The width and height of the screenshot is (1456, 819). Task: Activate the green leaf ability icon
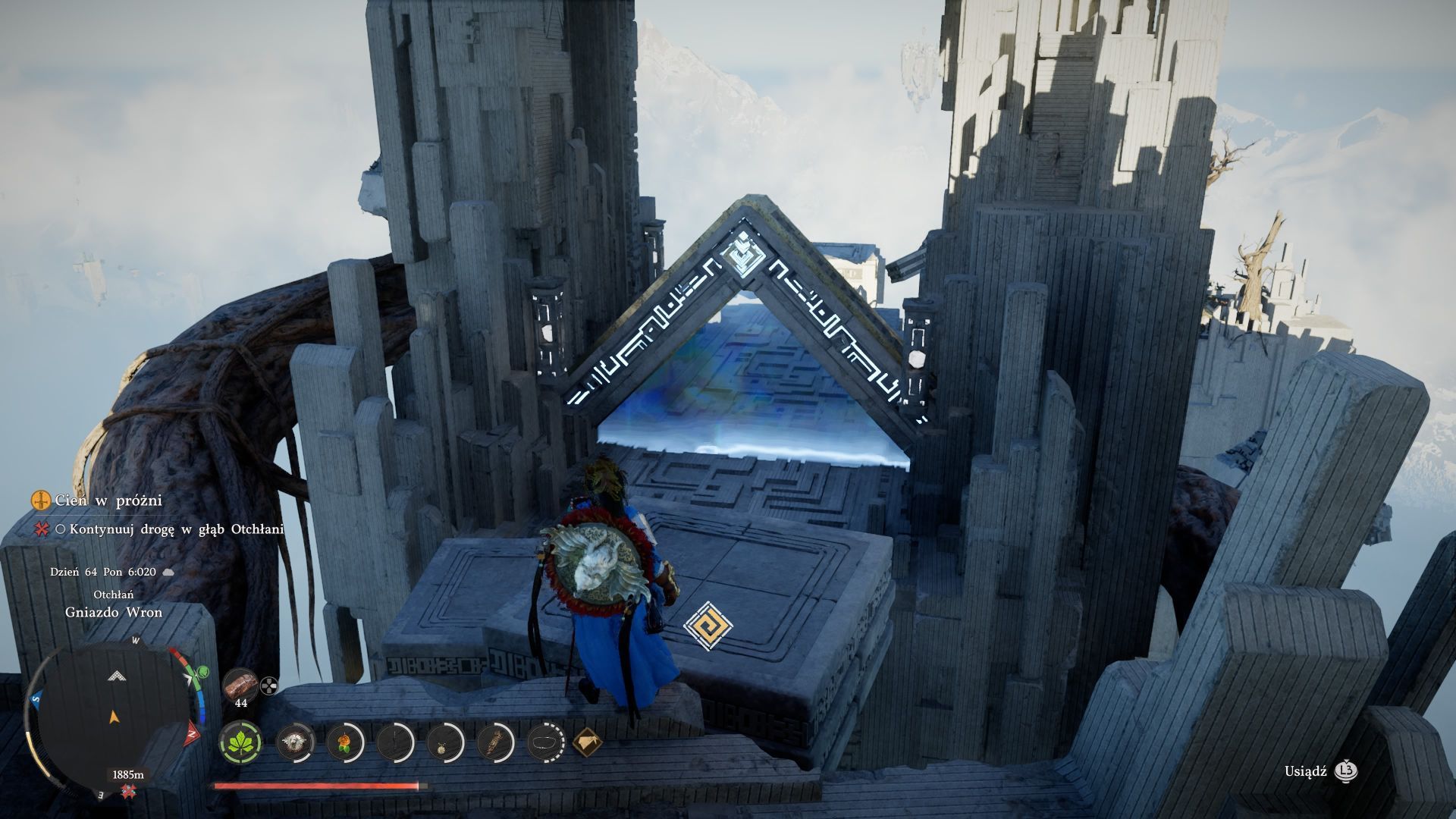[241, 742]
